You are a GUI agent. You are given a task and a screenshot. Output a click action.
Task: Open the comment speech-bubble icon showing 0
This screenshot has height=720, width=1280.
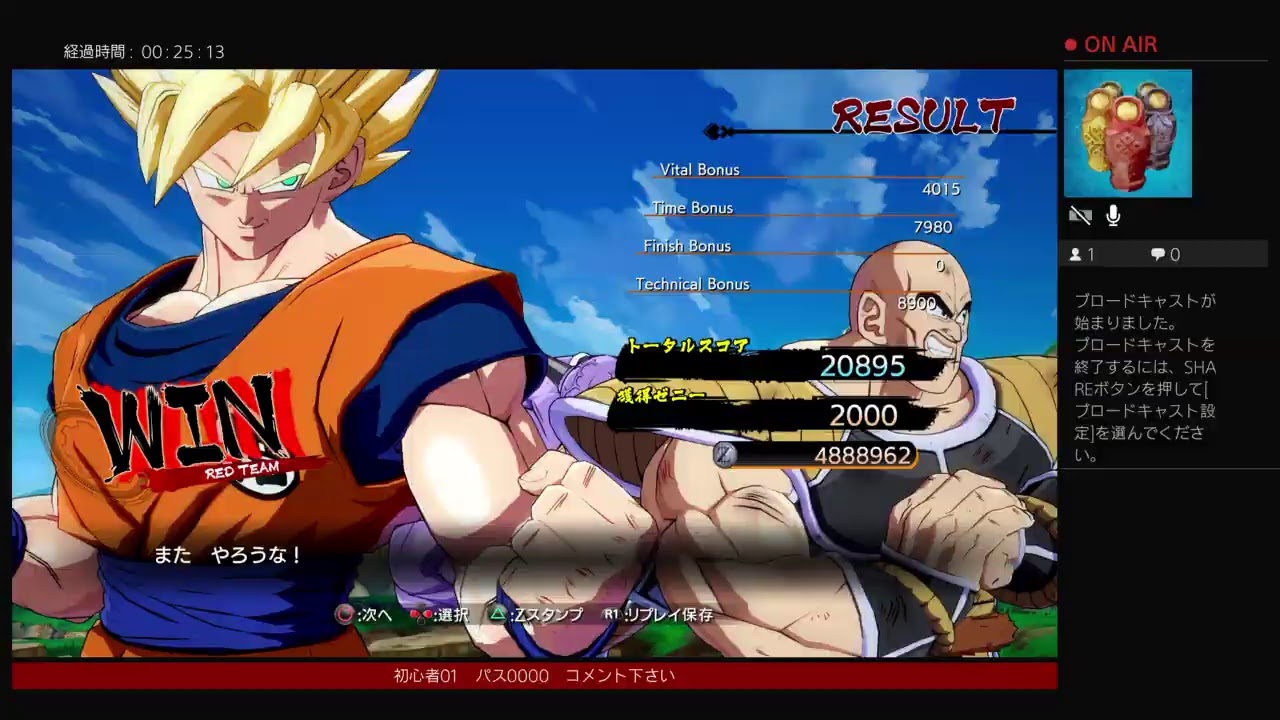1160,254
